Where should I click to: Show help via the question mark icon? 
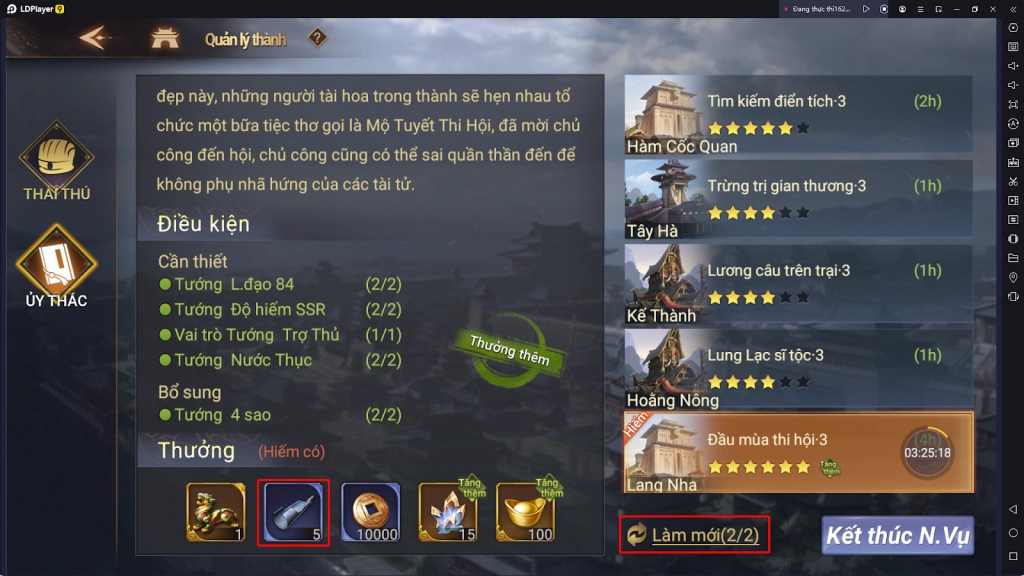tap(317, 39)
